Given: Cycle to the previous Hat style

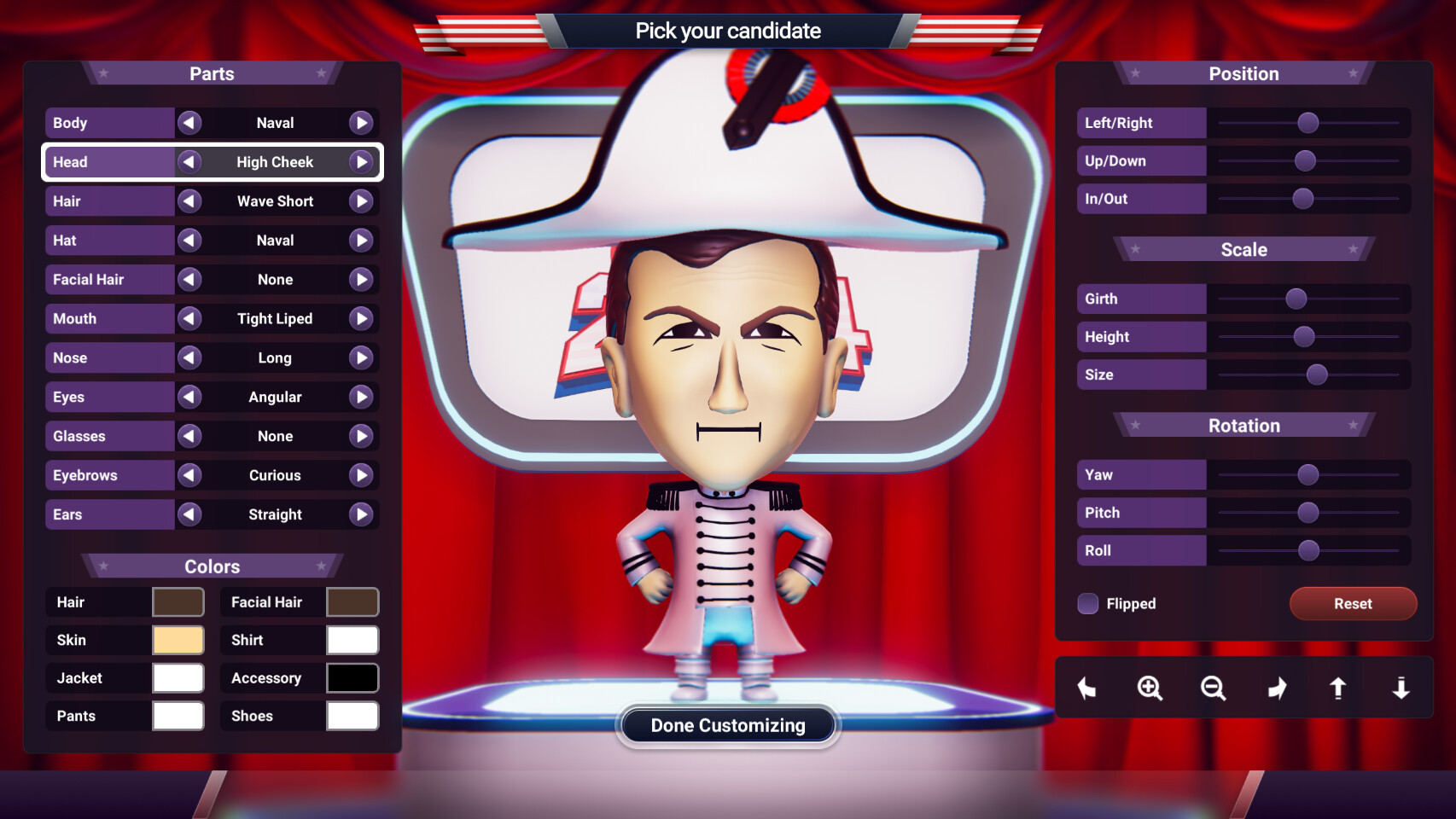Looking at the screenshot, I should pos(189,240).
